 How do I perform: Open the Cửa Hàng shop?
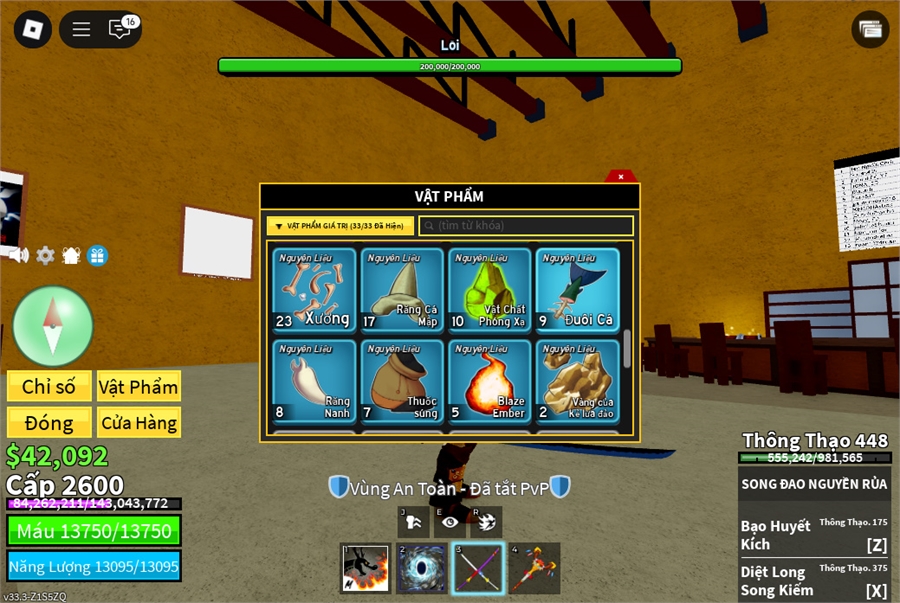coord(138,422)
